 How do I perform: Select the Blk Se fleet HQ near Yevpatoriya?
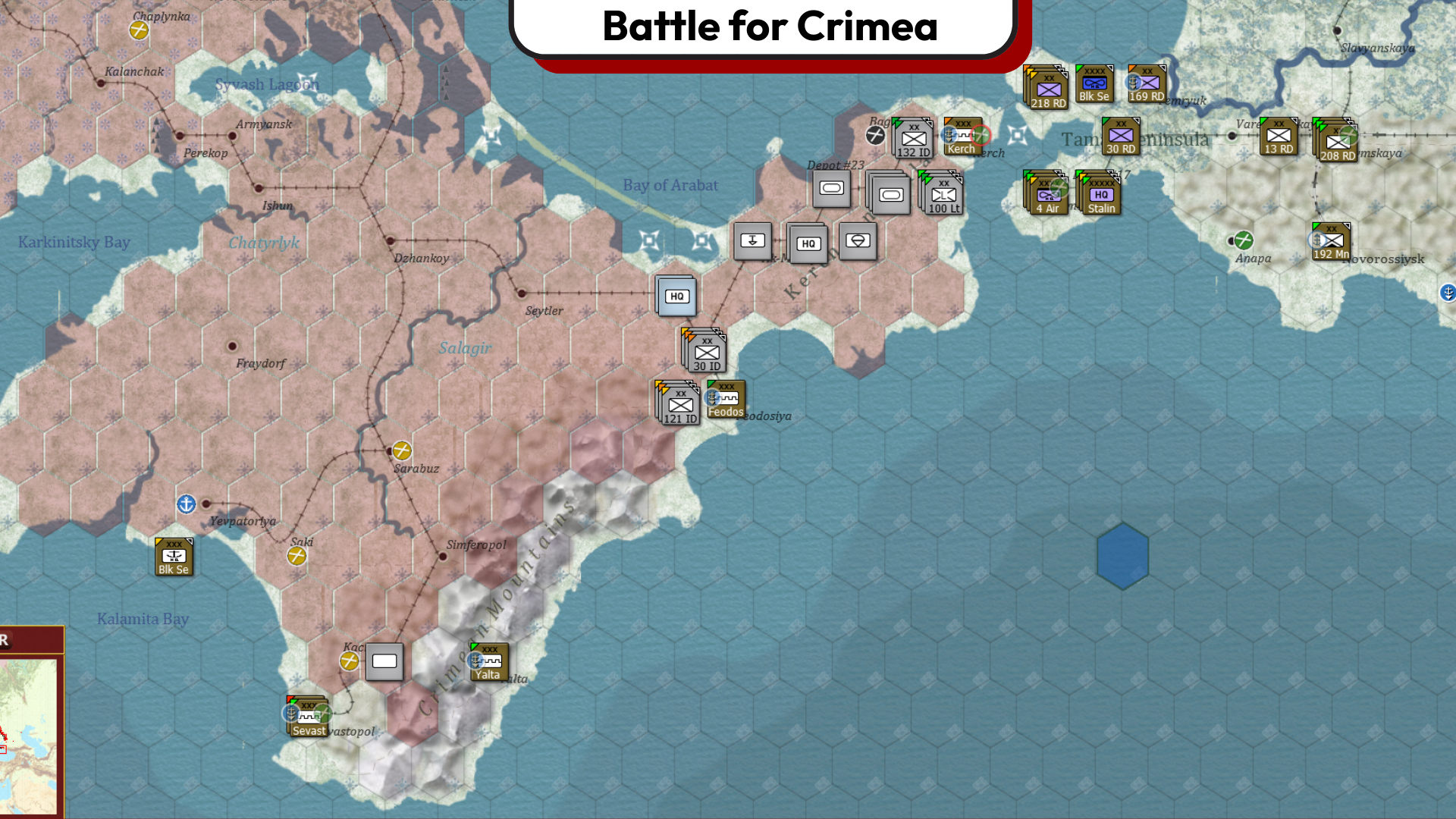174,557
